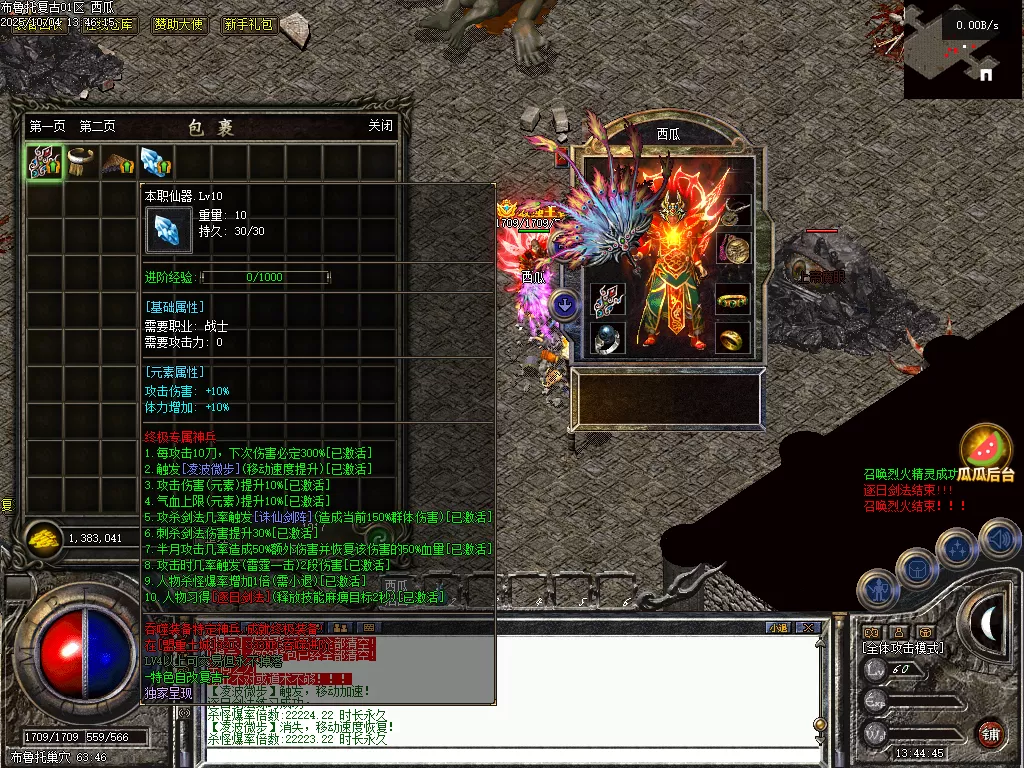Click the minimap
Viewport: 1024px width, 768px height.
click(963, 50)
